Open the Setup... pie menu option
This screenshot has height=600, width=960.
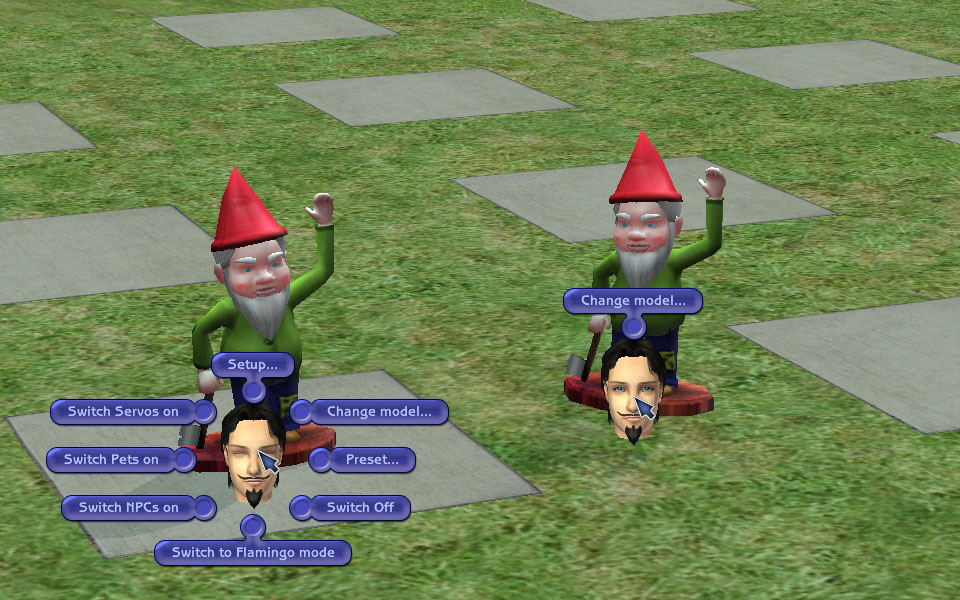[x=252, y=364]
